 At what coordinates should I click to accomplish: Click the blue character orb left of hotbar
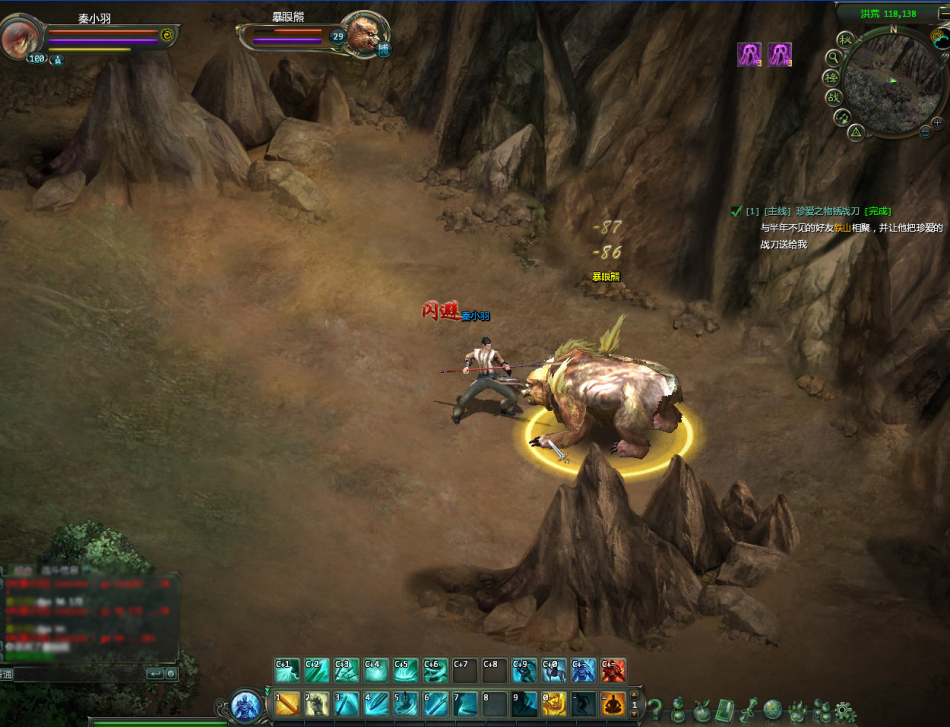(x=245, y=706)
